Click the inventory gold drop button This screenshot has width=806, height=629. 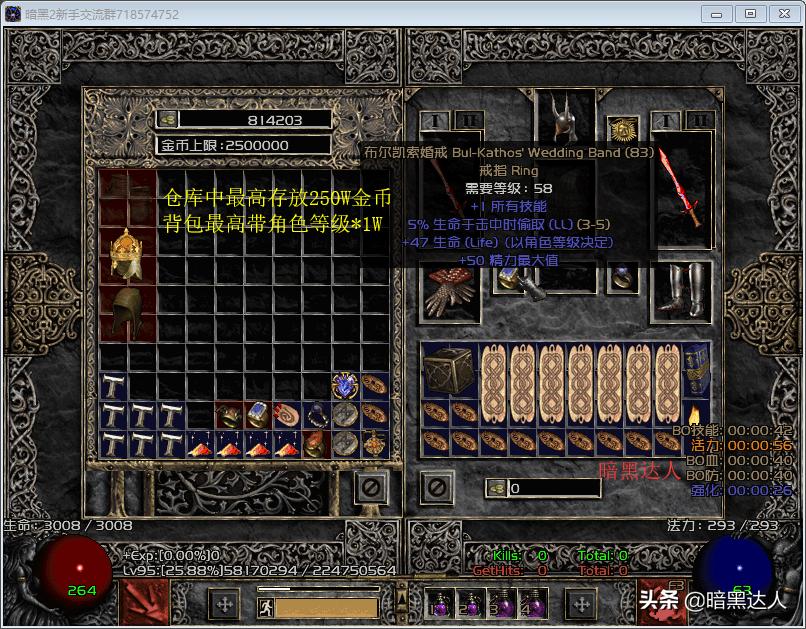tap(496, 488)
